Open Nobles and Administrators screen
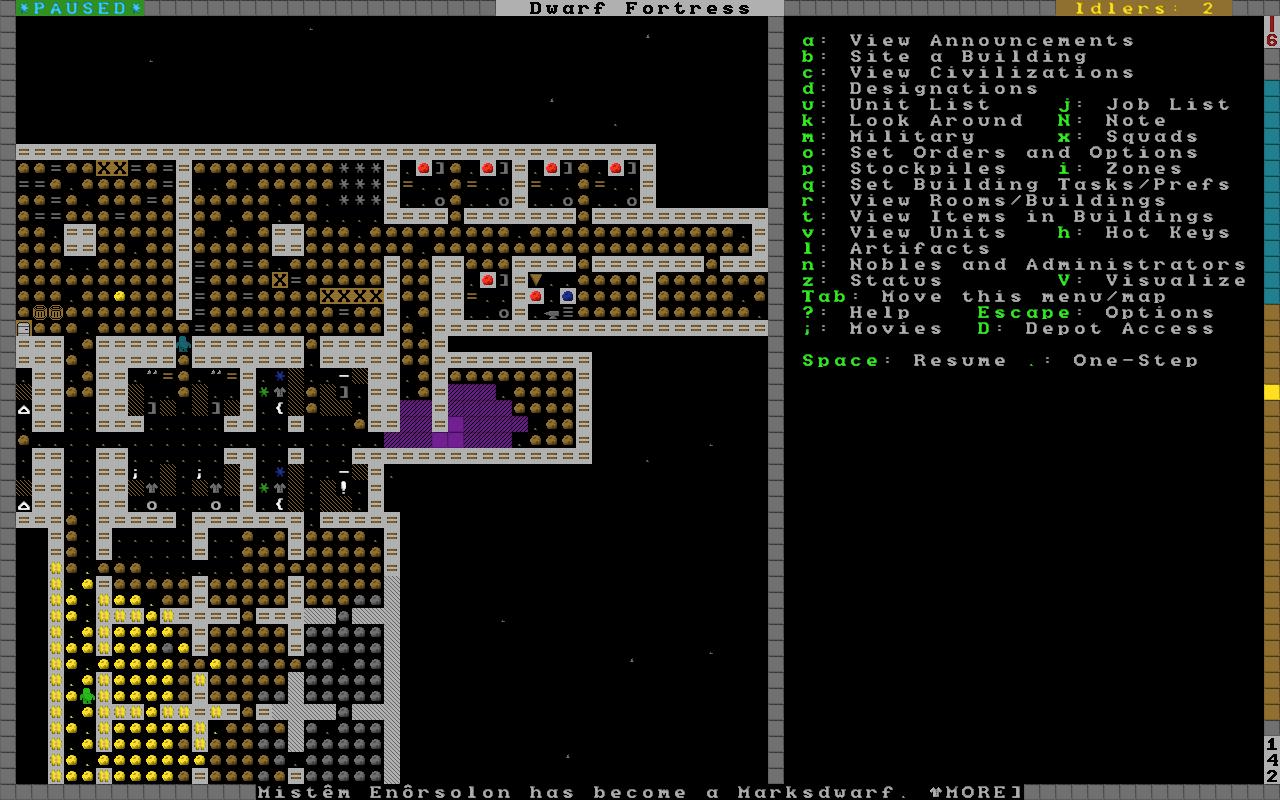This screenshot has height=800, width=1280. [1048, 265]
